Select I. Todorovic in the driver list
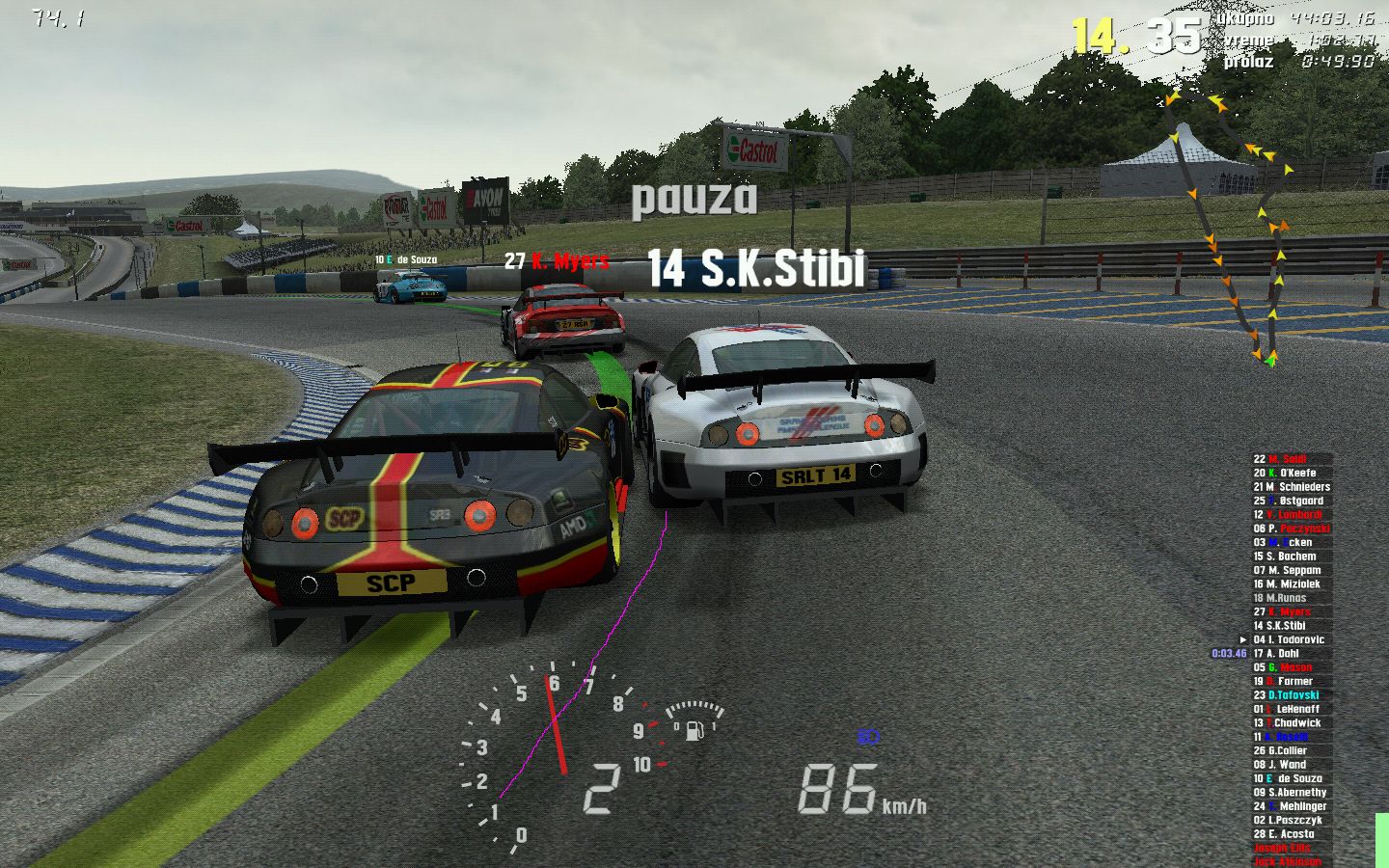 (1294, 639)
